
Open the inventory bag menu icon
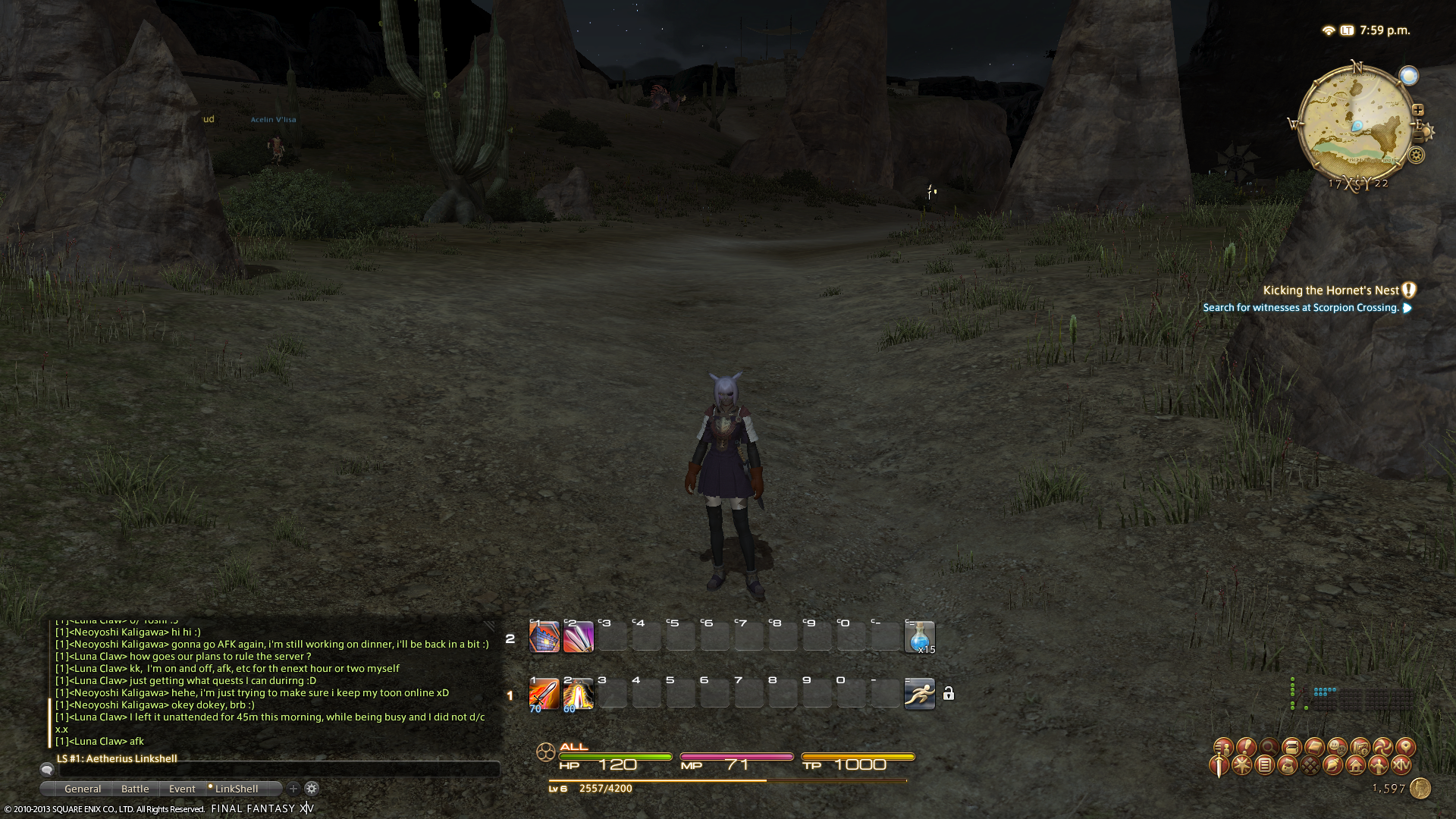(x=1288, y=765)
